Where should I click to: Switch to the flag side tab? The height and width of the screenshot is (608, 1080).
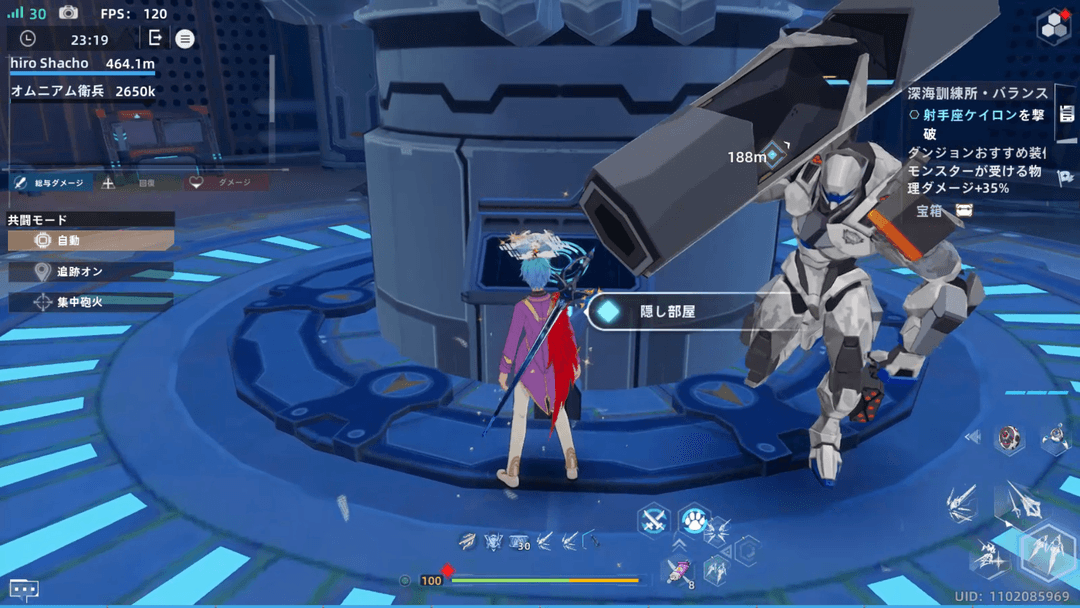(x=1066, y=178)
